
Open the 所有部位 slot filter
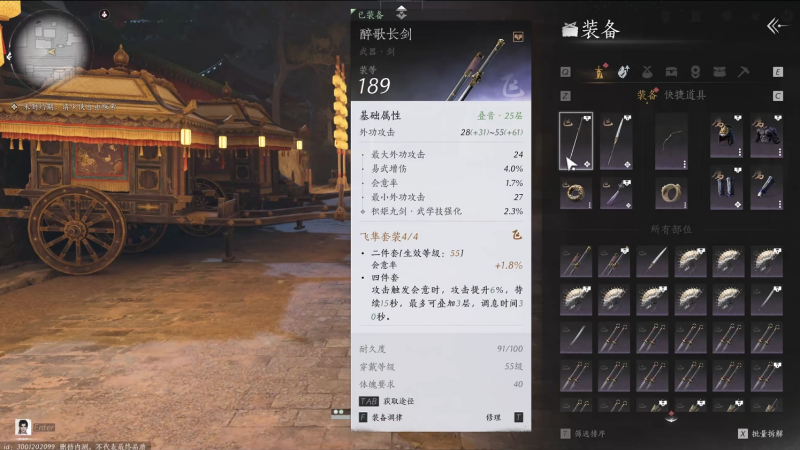[x=671, y=229]
